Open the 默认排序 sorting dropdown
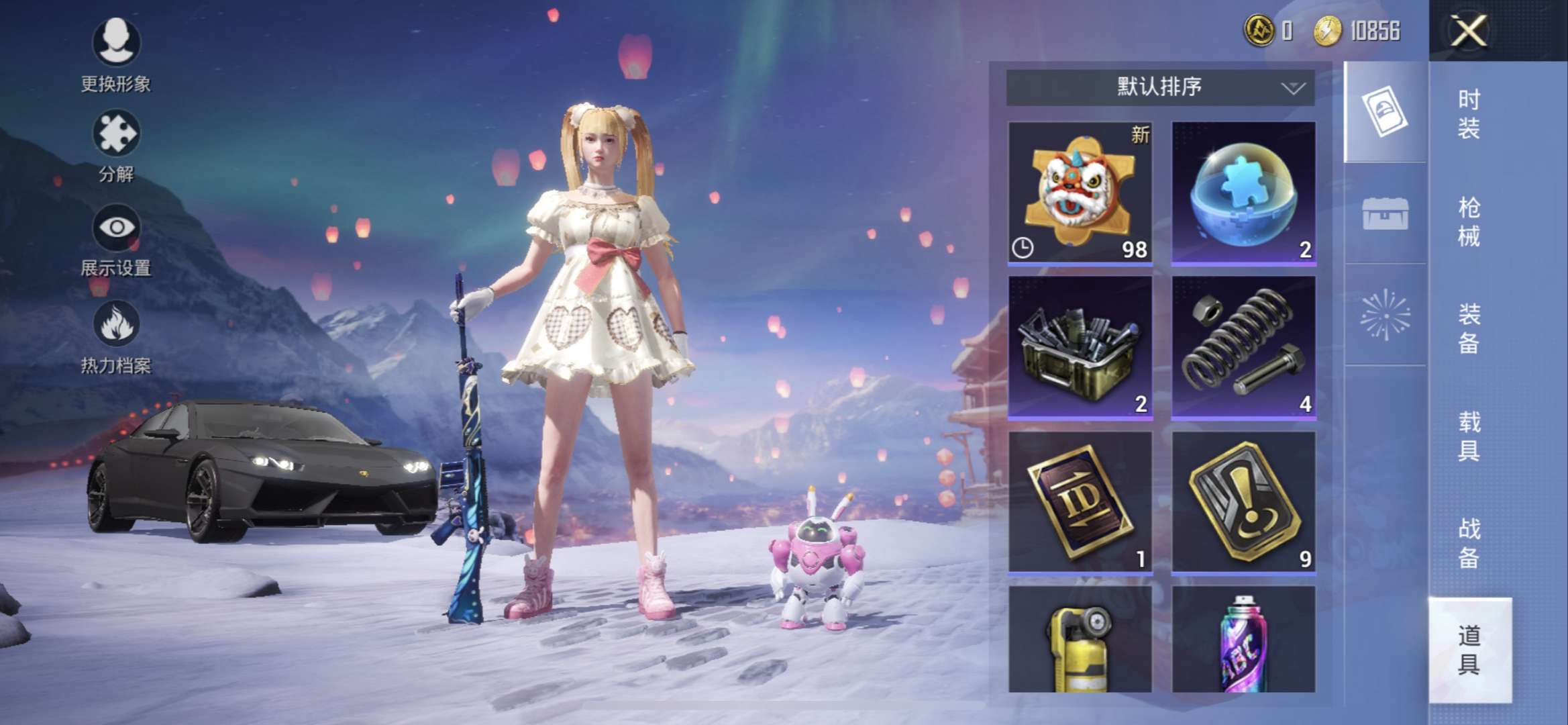1568x725 pixels. tap(1159, 87)
